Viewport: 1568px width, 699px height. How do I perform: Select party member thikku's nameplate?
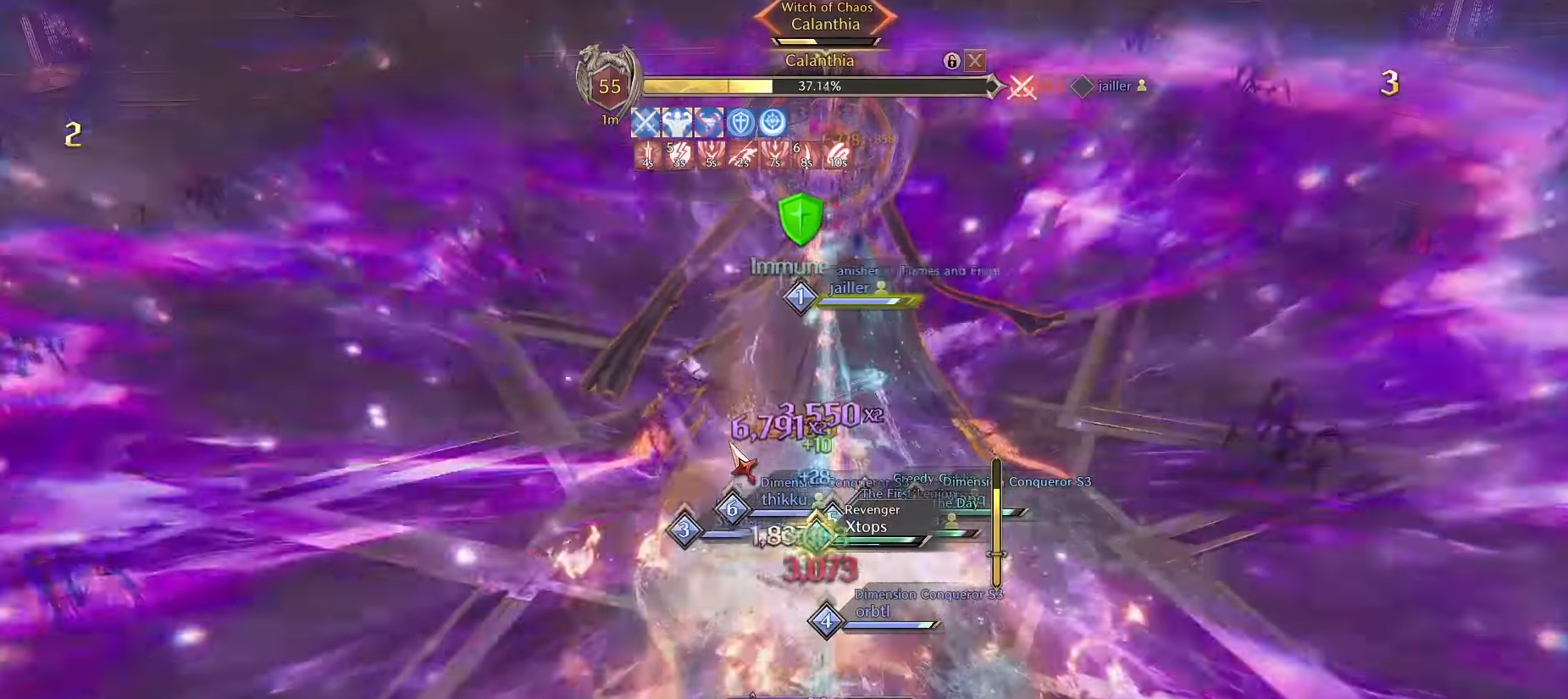pyautogui.click(x=784, y=500)
